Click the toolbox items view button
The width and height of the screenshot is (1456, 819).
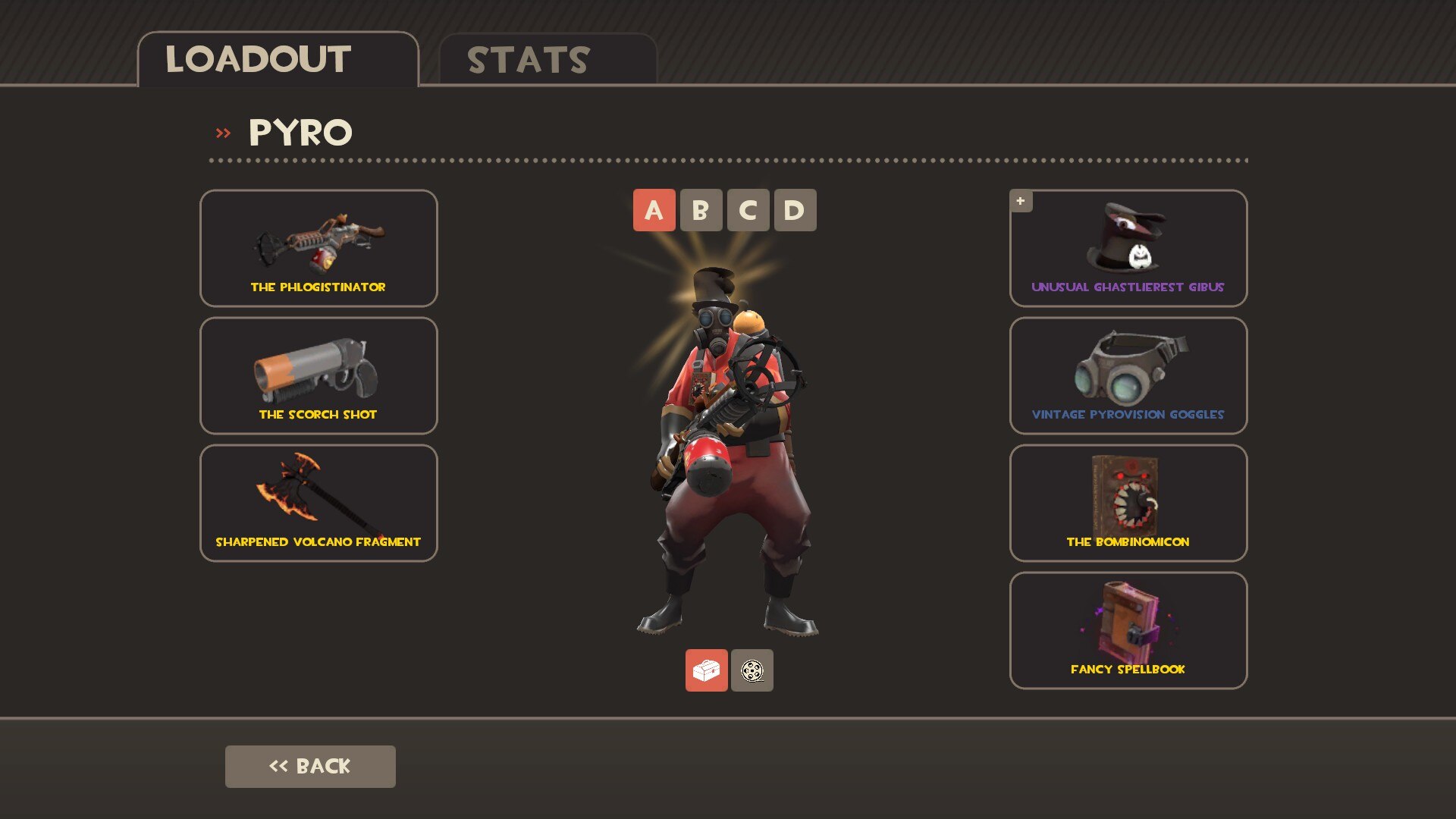[x=706, y=670]
